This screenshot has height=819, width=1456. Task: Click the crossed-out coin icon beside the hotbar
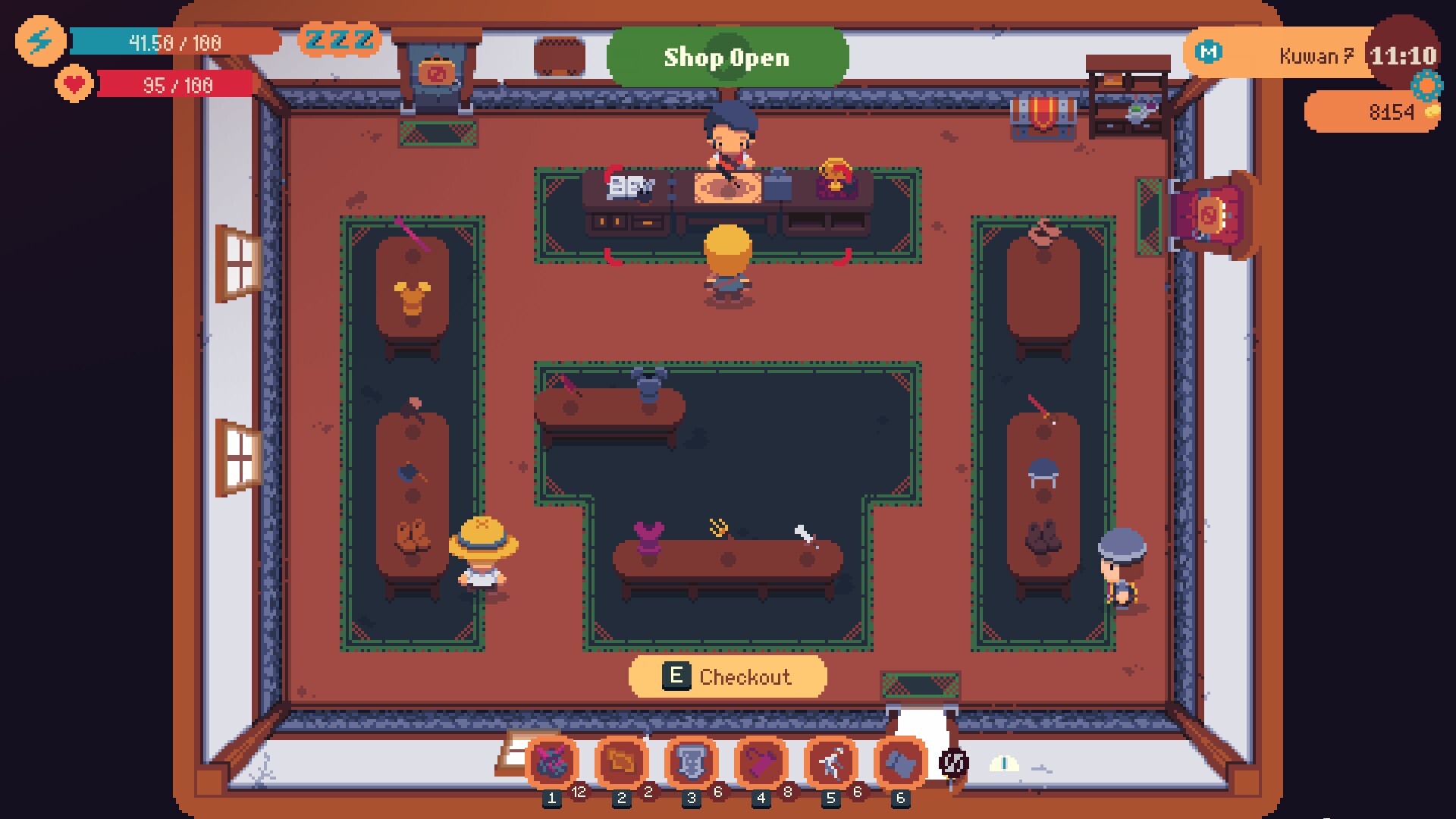click(x=952, y=762)
